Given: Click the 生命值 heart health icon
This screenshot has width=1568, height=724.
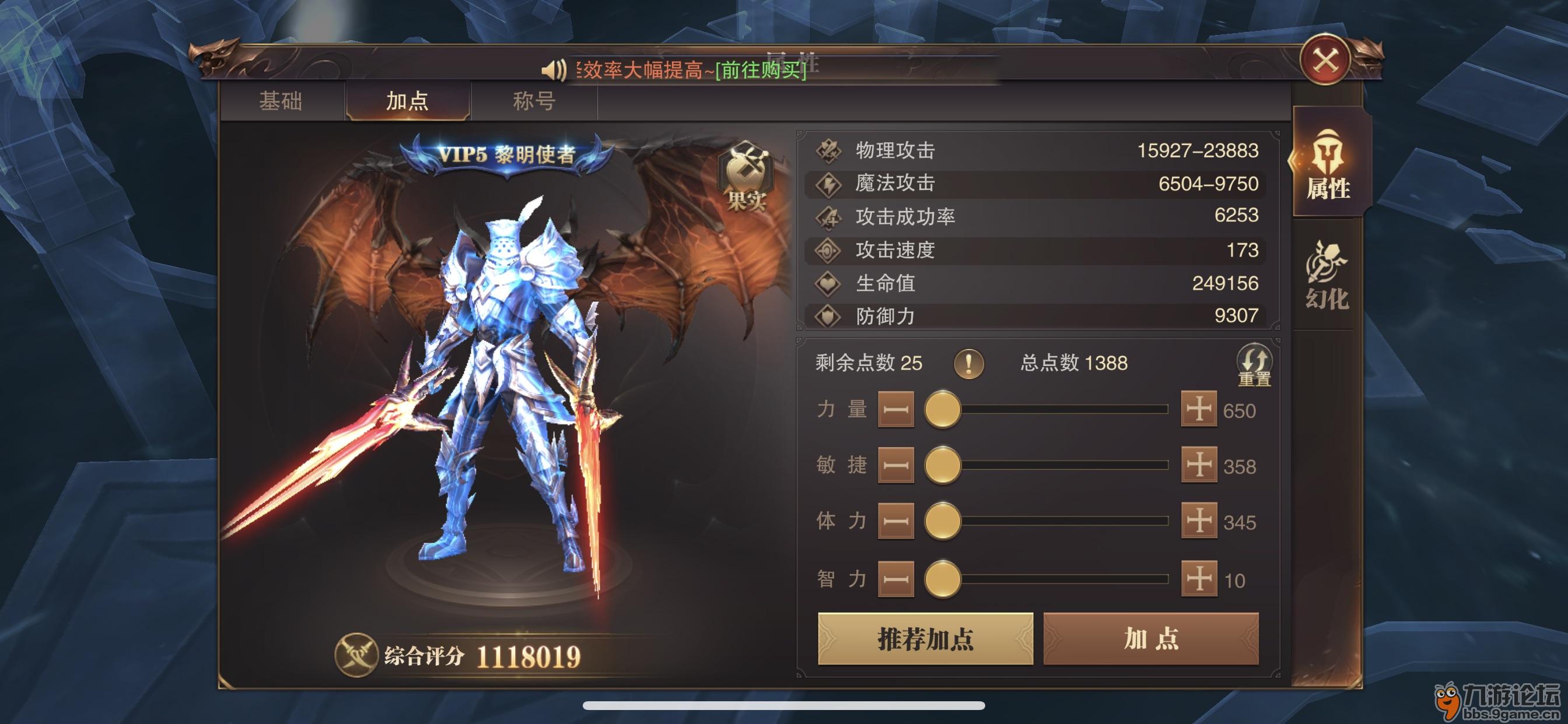Looking at the screenshot, I should coord(829,283).
